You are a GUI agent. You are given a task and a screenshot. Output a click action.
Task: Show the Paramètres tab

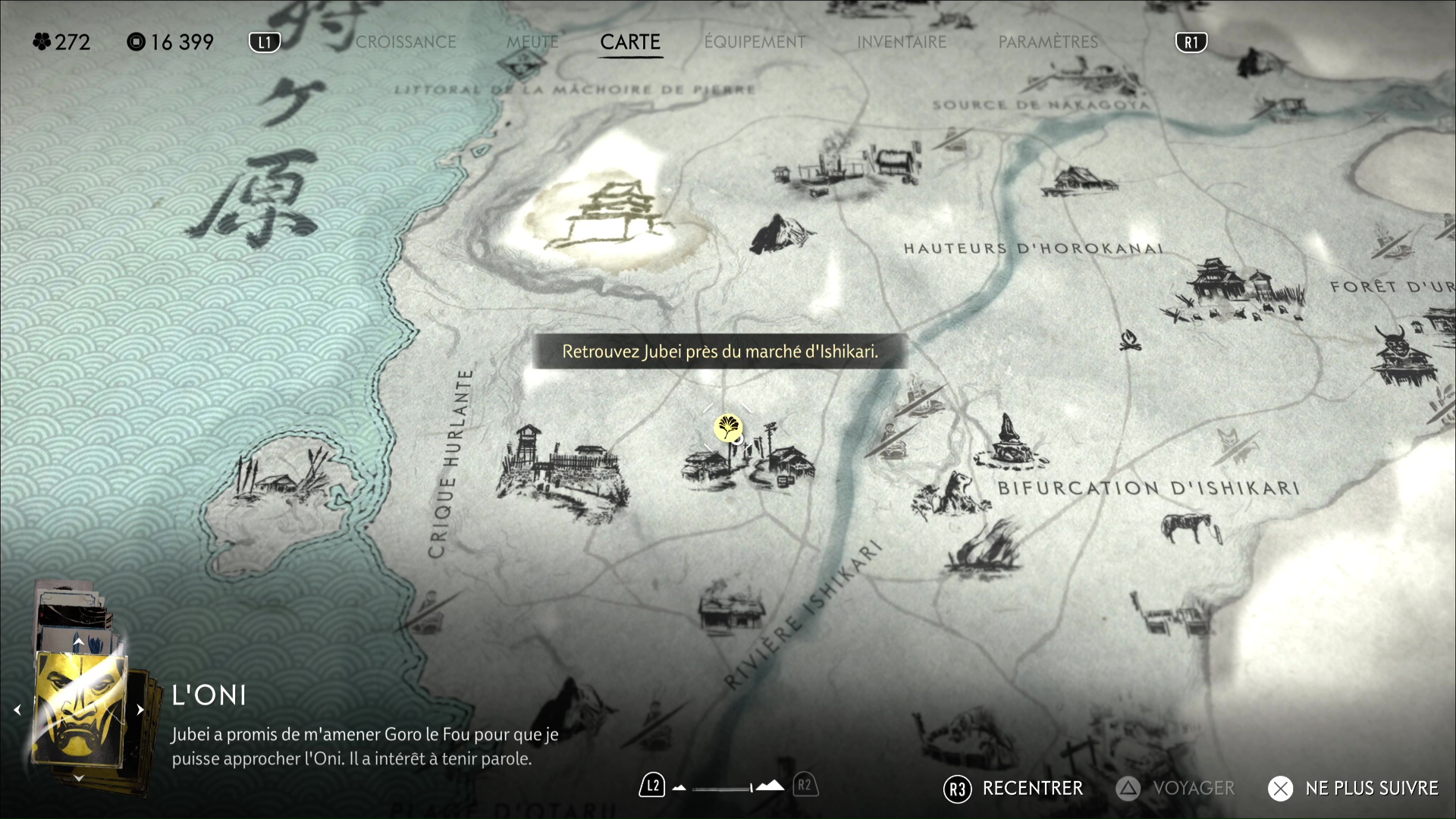[x=1047, y=42]
